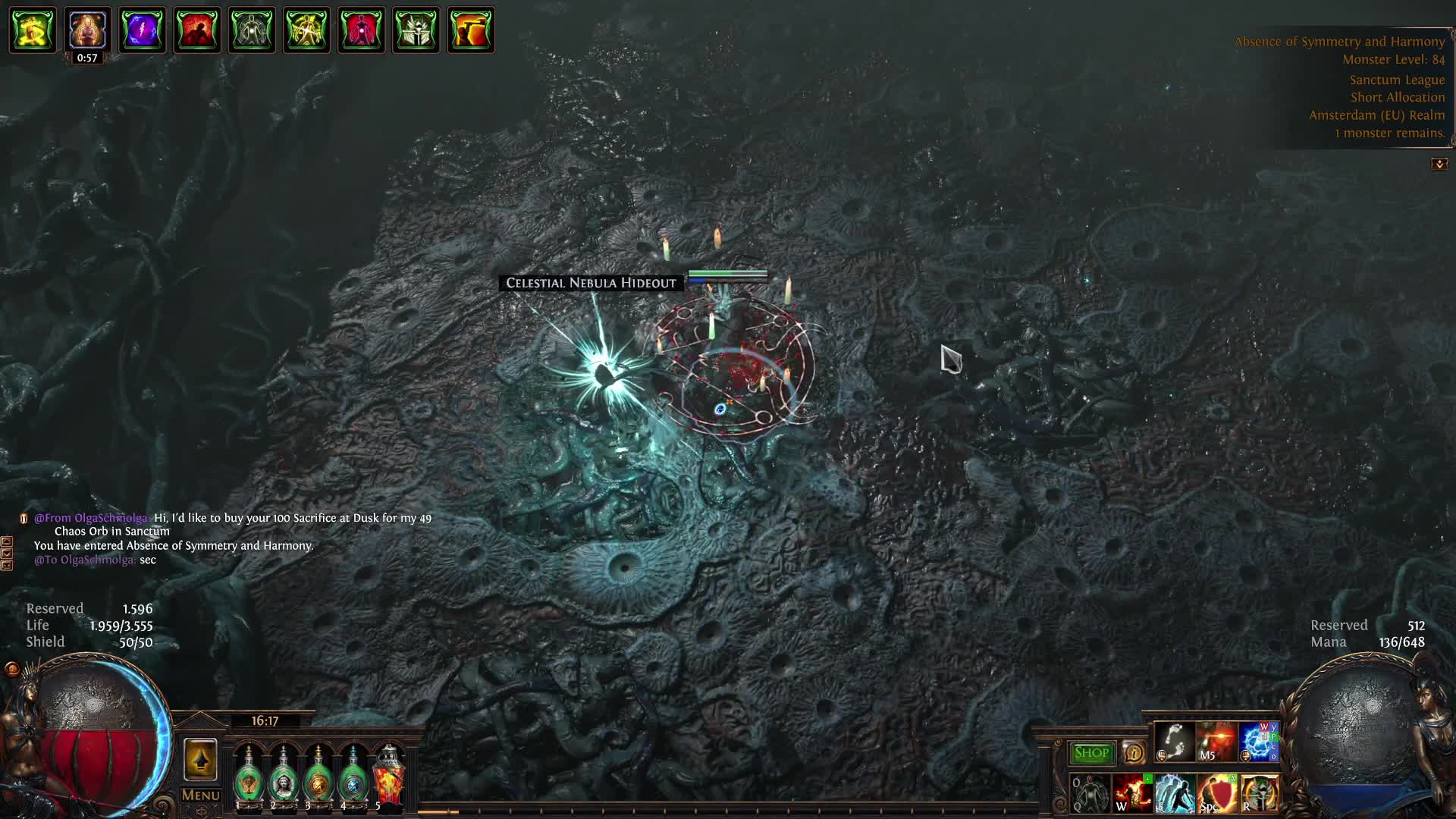Open the green Shop button
The image size is (1456, 819).
click(1091, 753)
